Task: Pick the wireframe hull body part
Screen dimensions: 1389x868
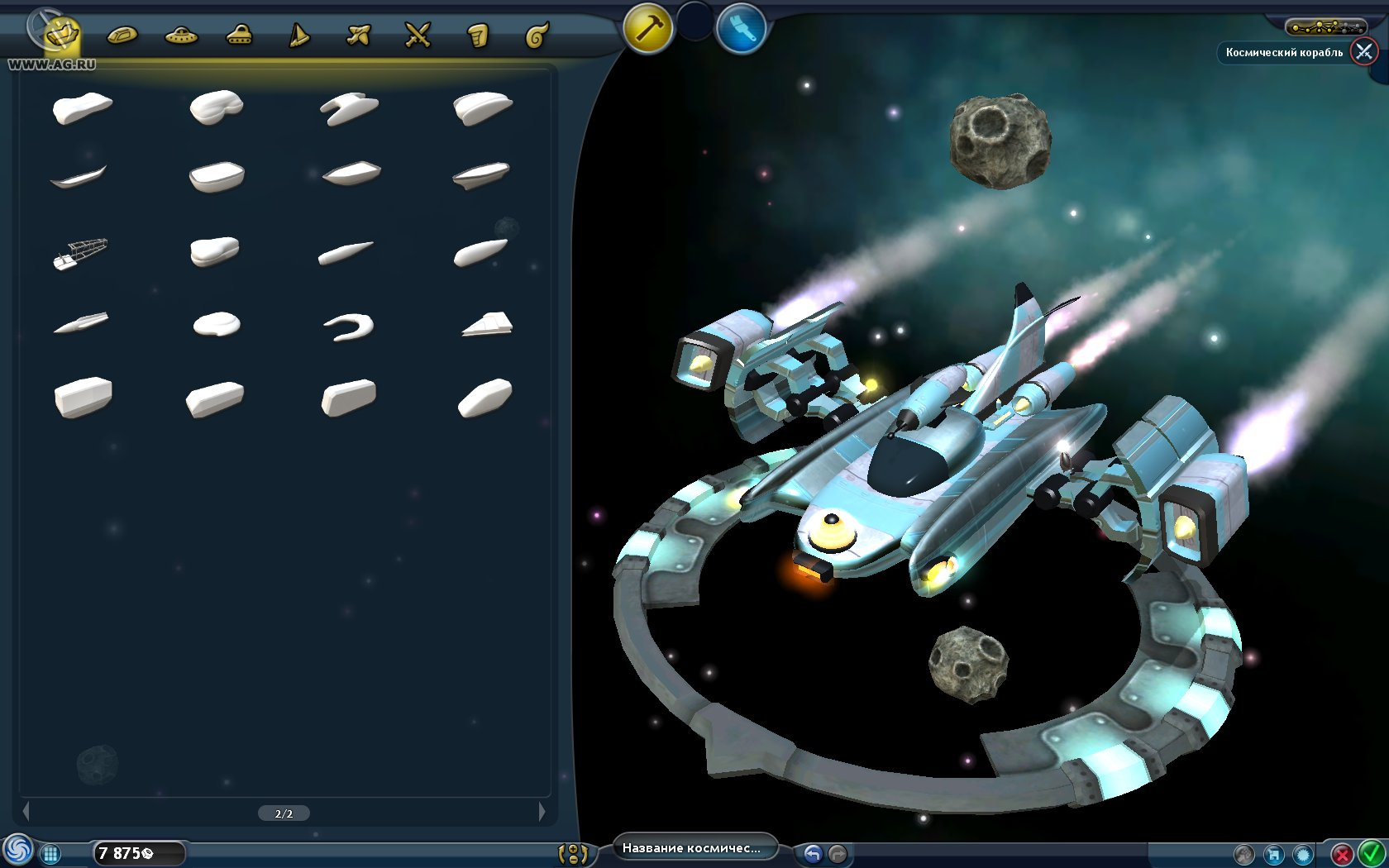Action: pyautogui.click(x=80, y=252)
